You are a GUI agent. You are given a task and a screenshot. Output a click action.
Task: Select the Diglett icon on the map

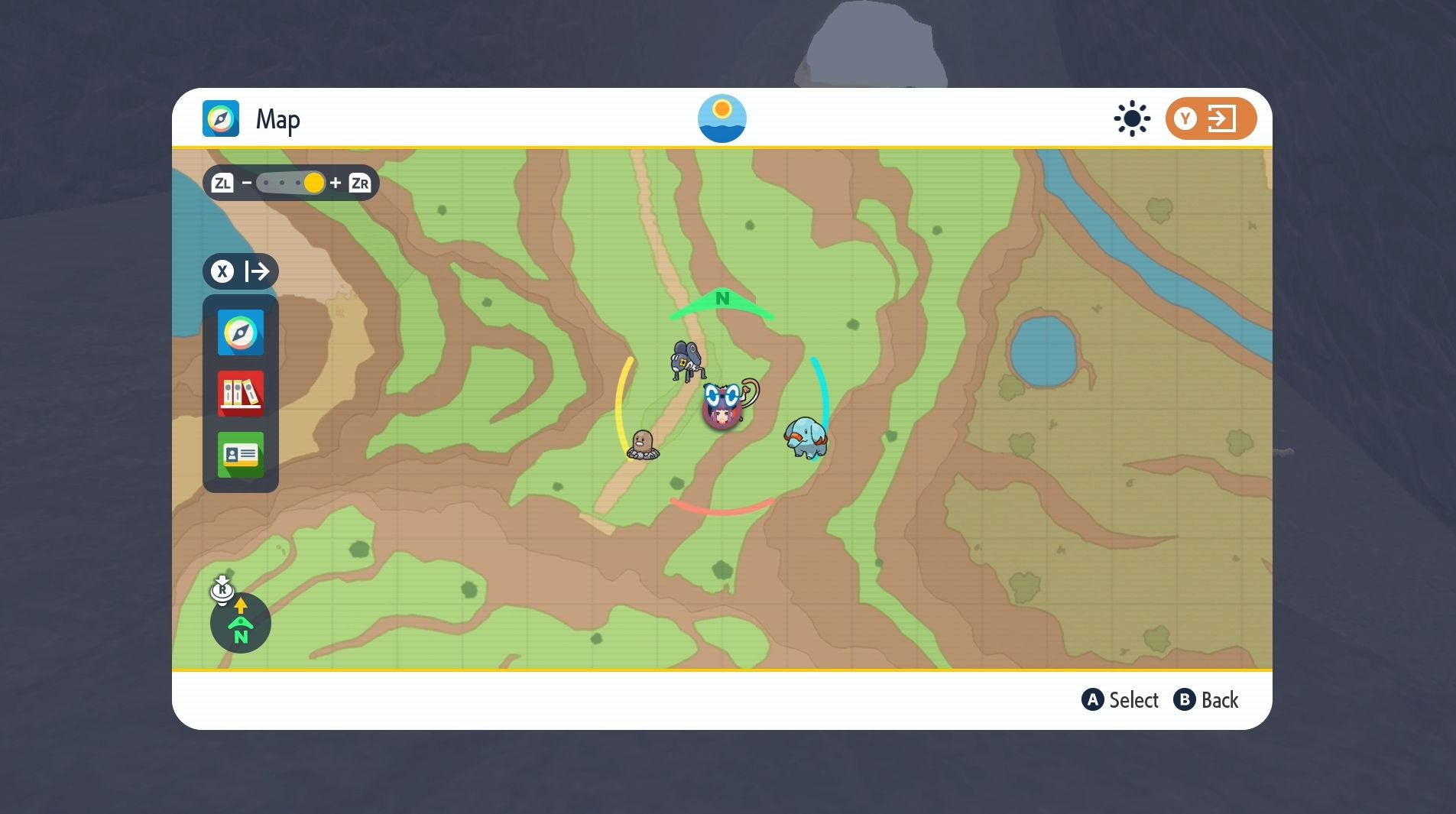click(644, 443)
